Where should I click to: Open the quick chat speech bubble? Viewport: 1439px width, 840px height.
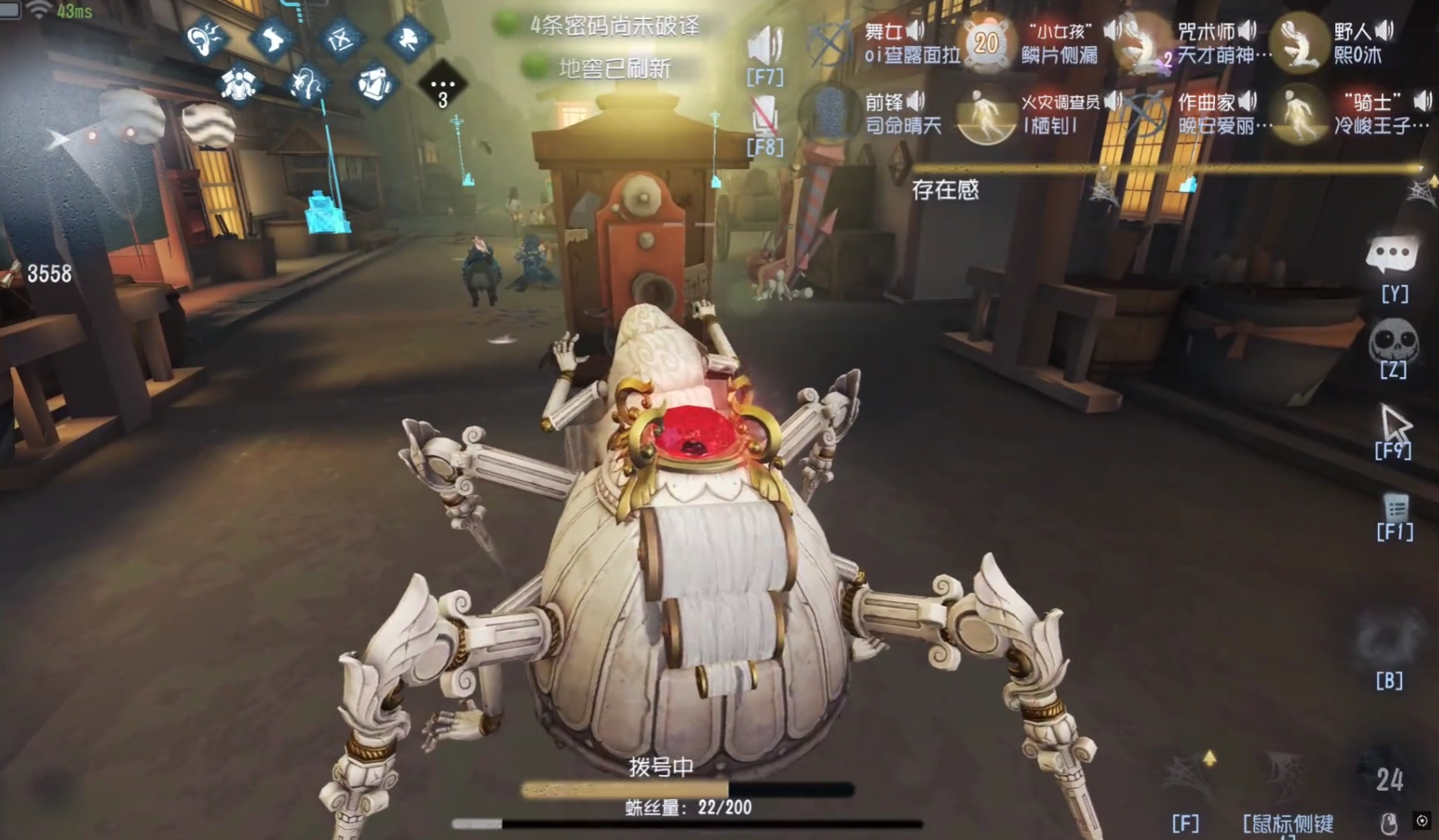pos(1392,256)
